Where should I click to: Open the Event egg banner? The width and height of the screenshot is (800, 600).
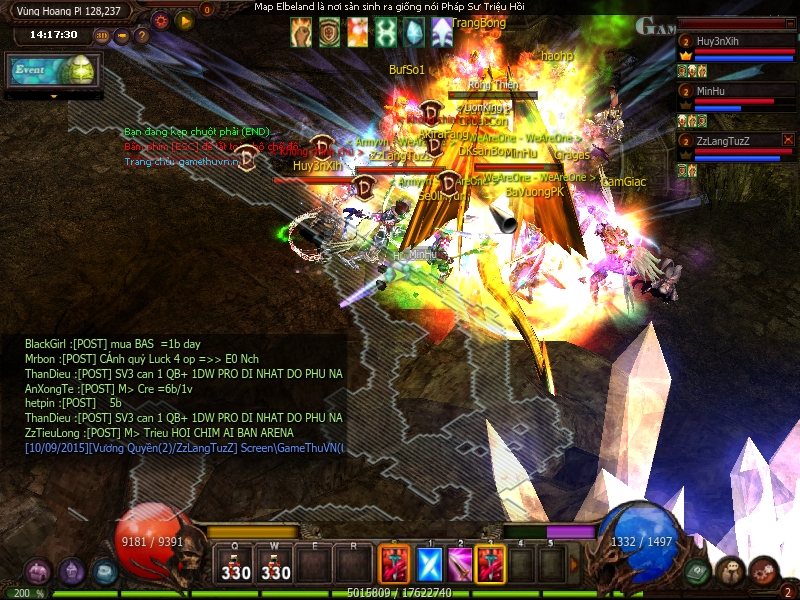coord(52,70)
